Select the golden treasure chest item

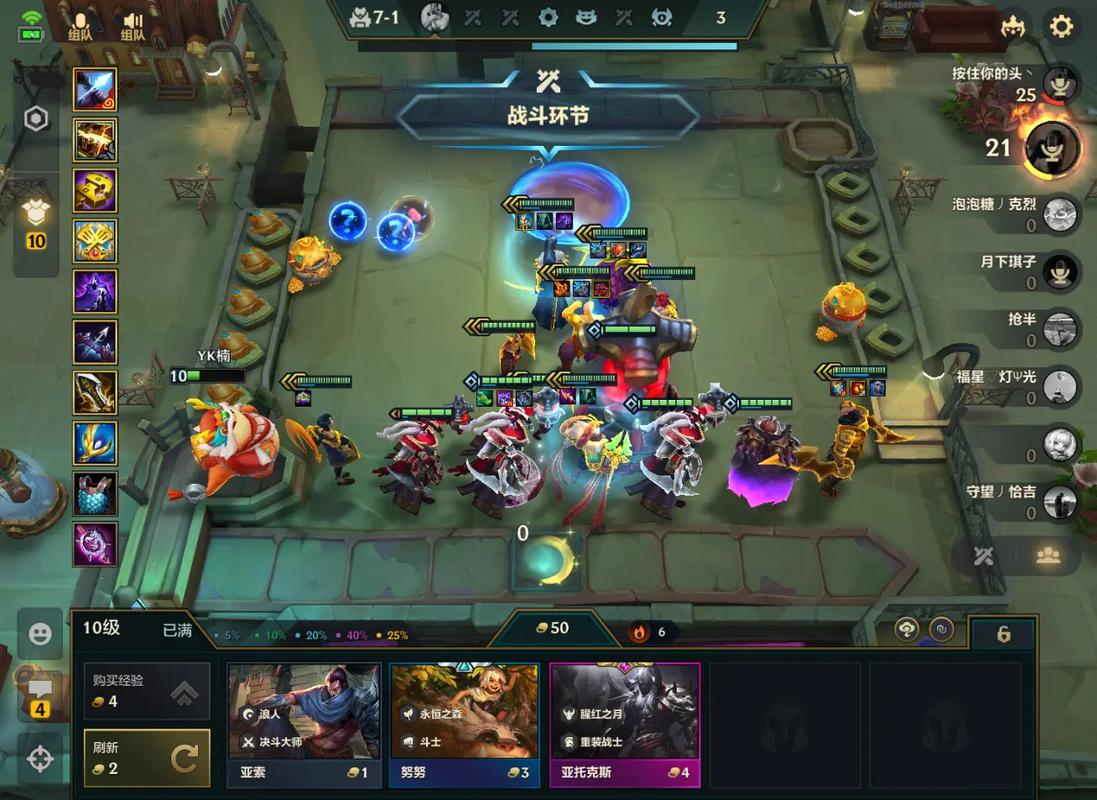click(x=95, y=140)
